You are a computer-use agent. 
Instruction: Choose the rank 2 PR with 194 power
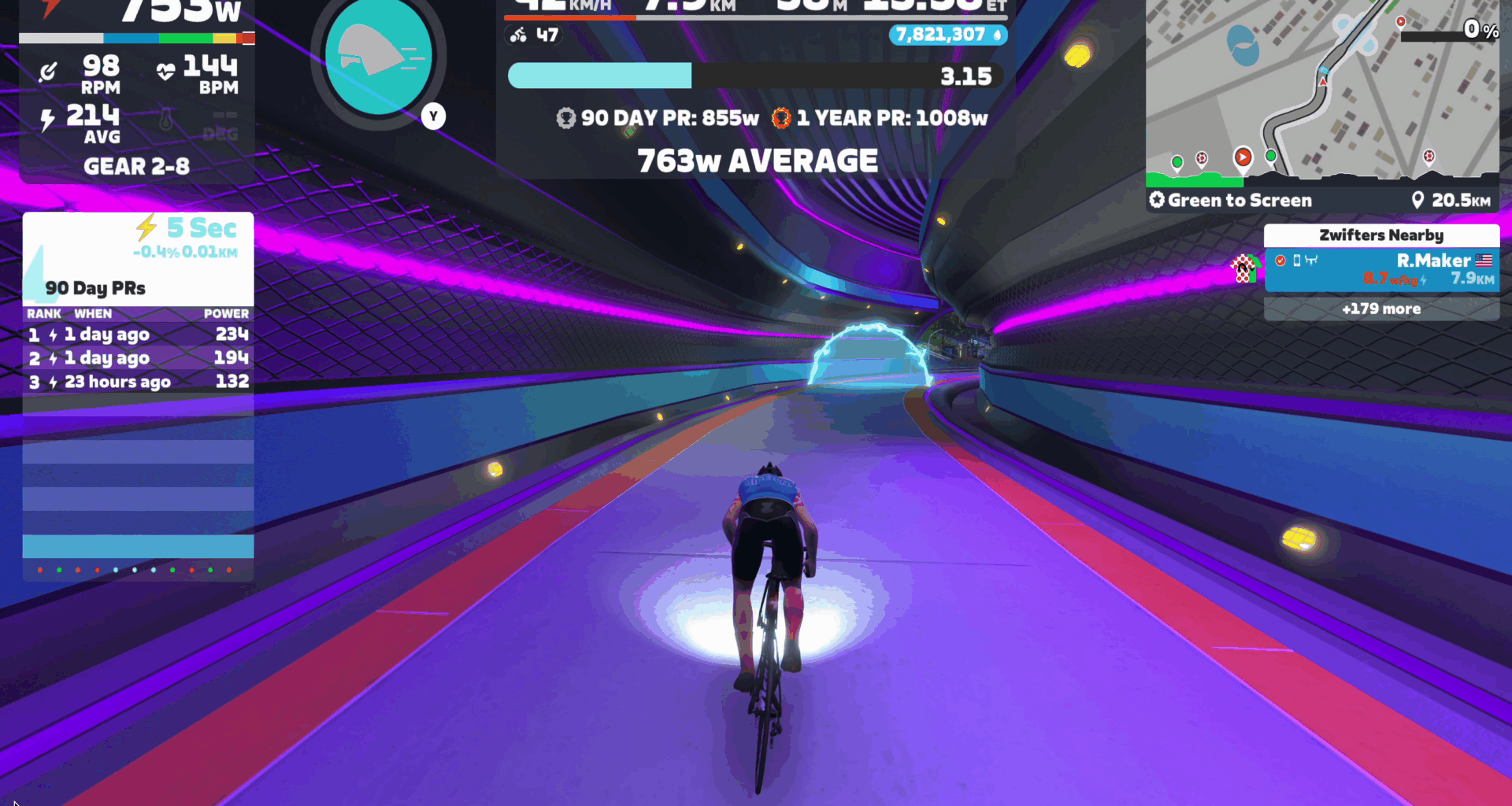(138, 358)
